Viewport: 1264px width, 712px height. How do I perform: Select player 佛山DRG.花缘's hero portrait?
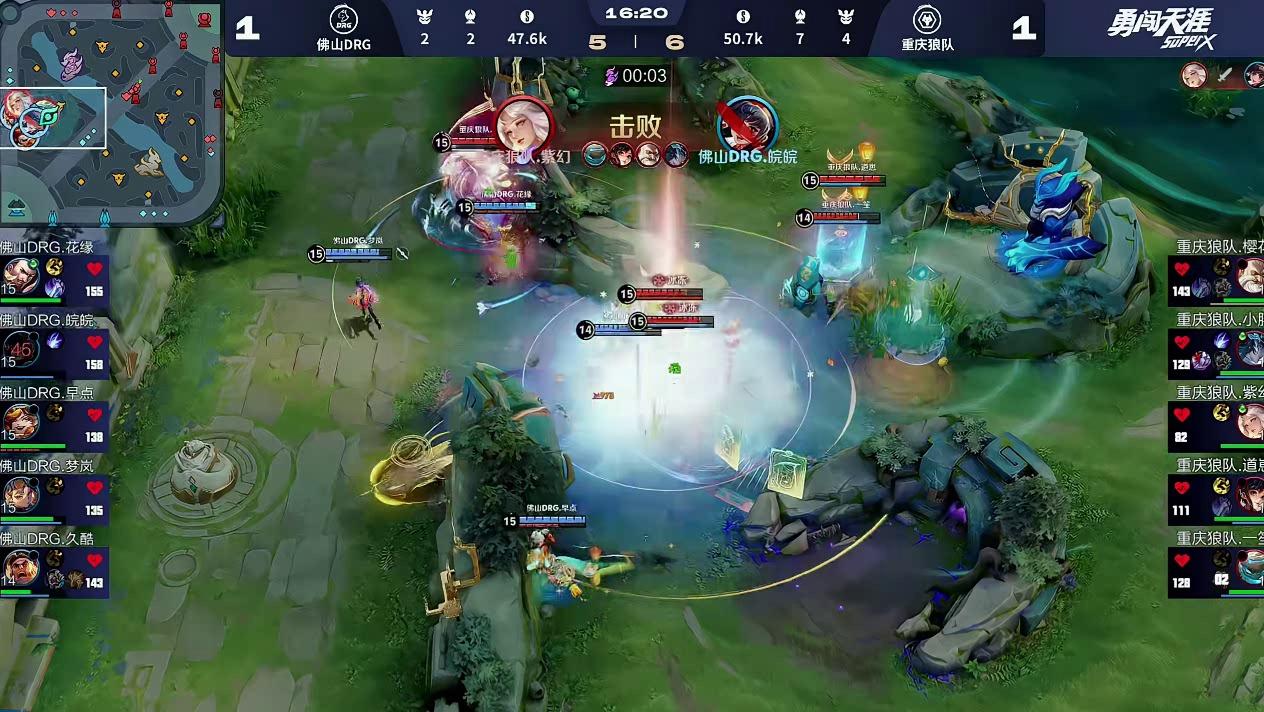pos(20,275)
